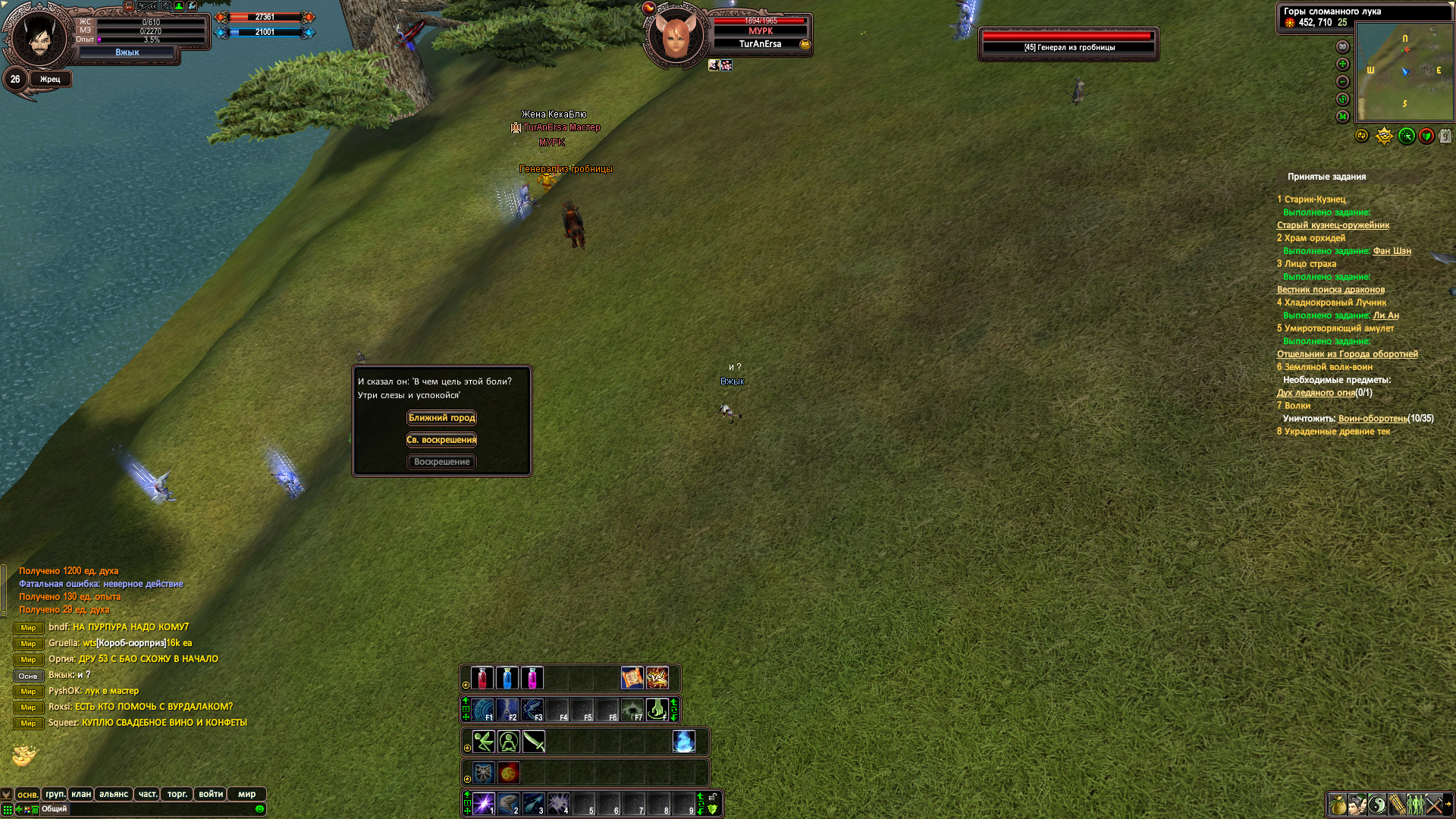The image size is (1456, 819).
Task: Click the minimap
Action: (x=1404, y=71)
